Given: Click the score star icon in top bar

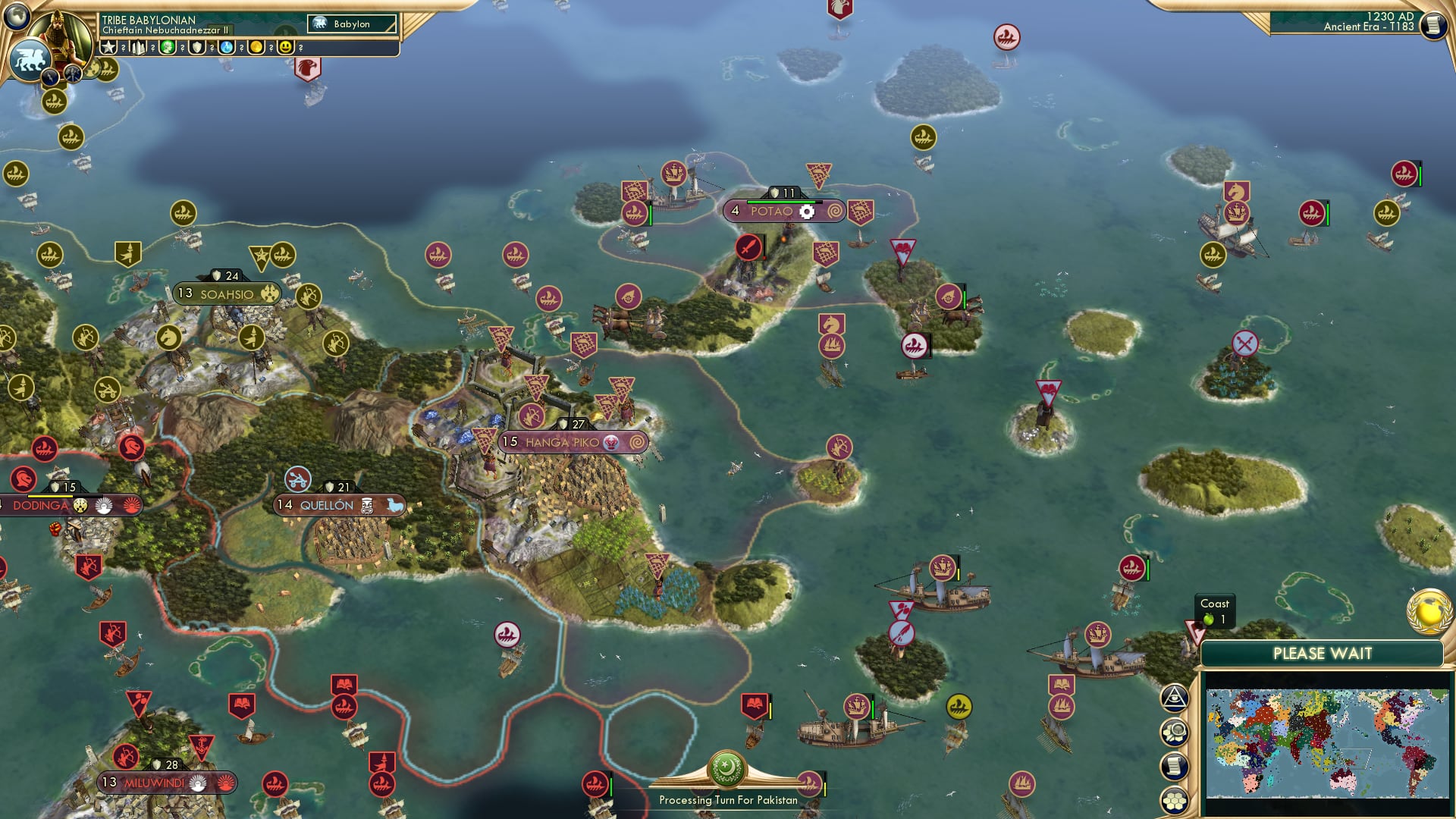Looking at the screenshot, I should point(107,47).
